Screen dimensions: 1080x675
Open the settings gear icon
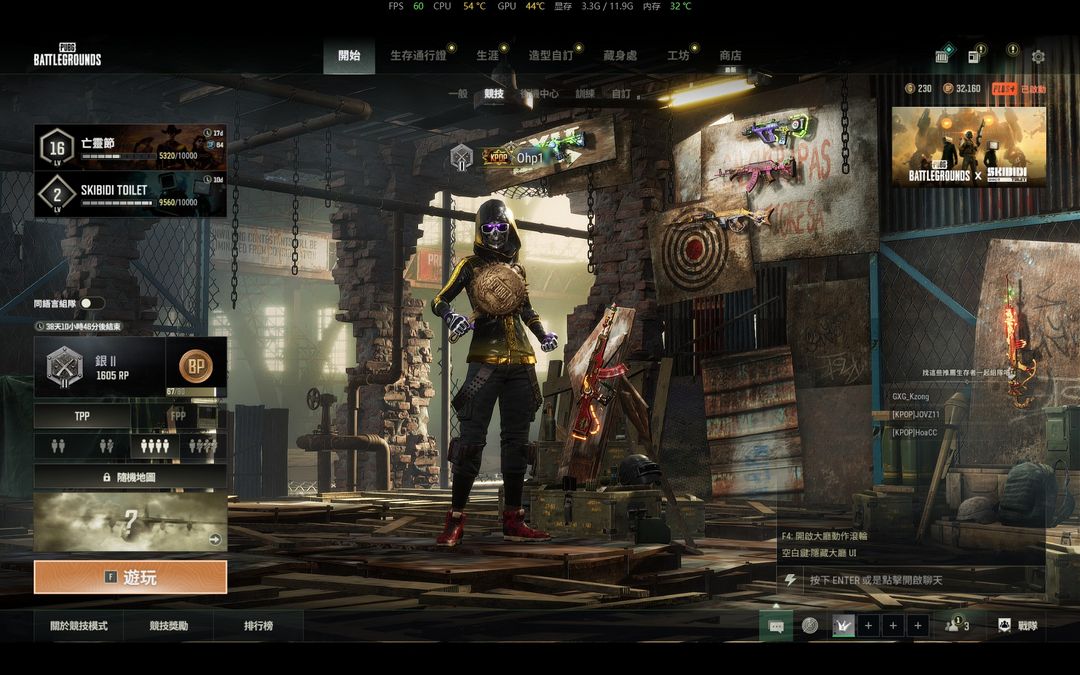(x=1038, y=56)
